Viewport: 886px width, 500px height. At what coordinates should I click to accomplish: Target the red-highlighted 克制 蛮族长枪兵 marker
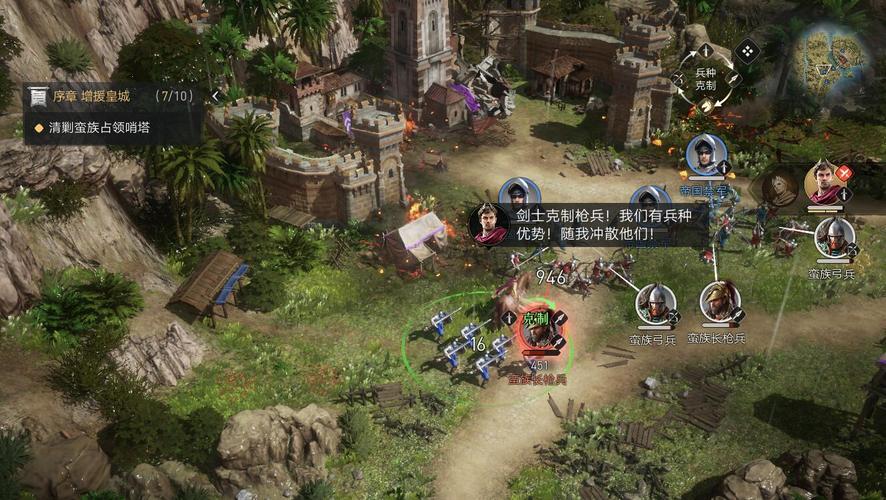point(537,330)
